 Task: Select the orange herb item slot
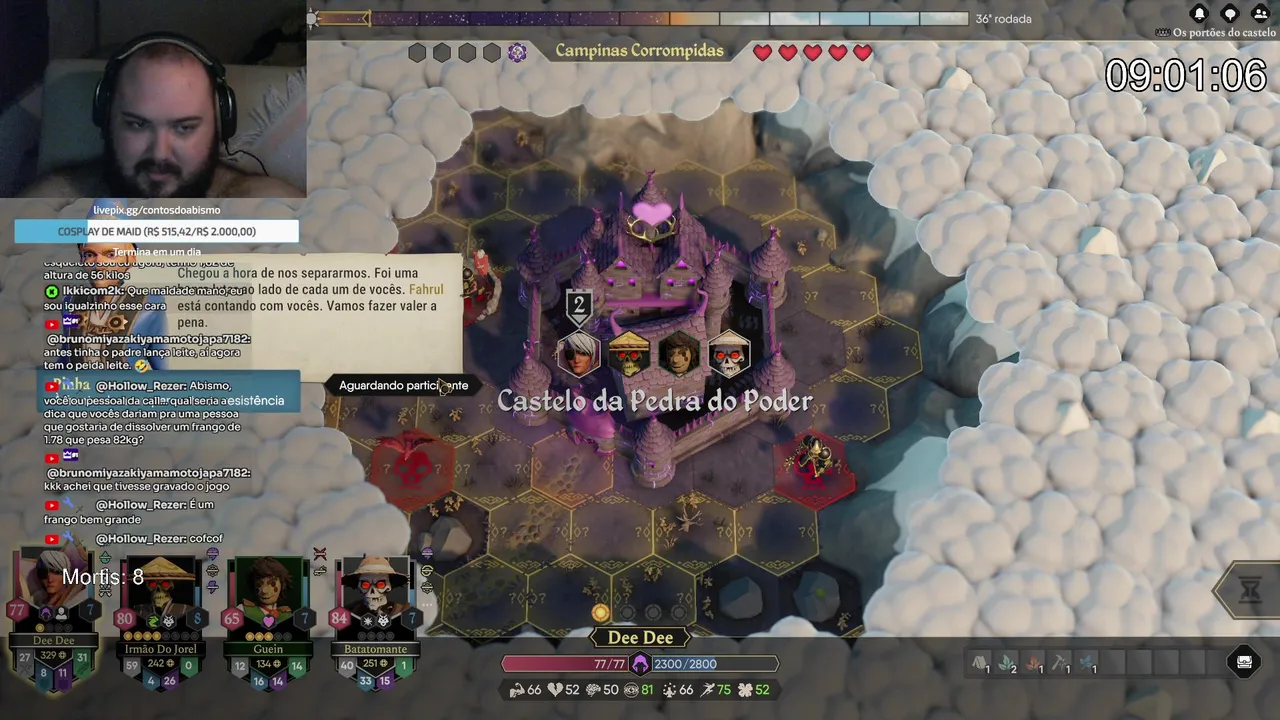[1034, 662]
